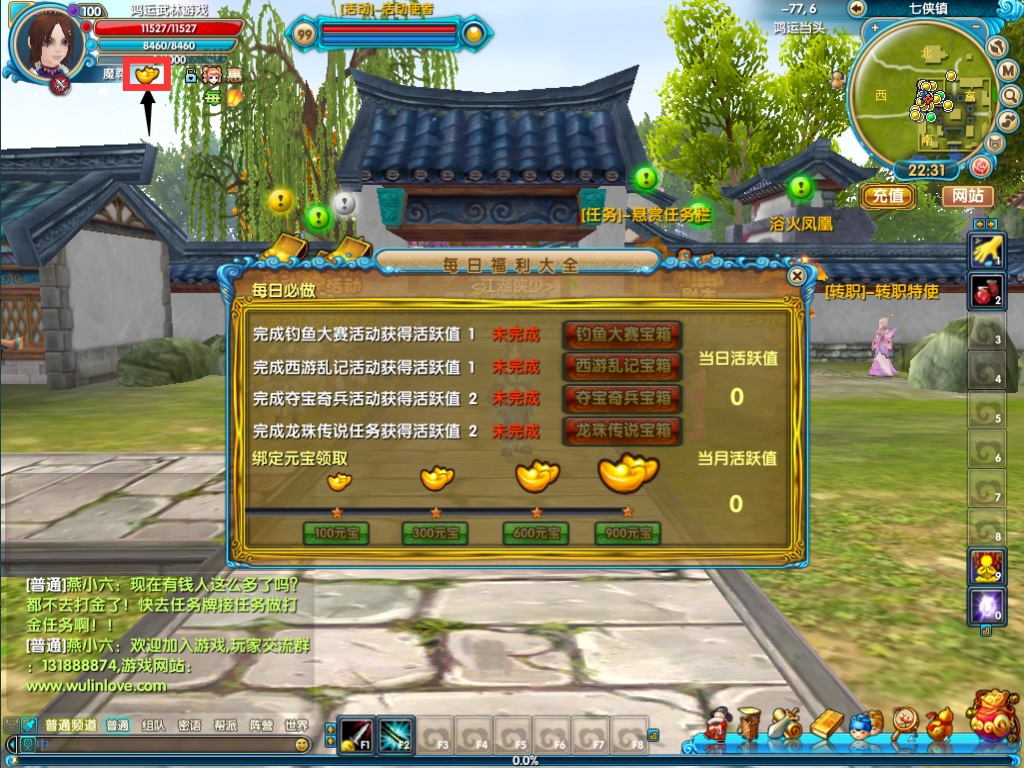Collect the 900元宝 reward
This screenshot has width=1024, height=768.
(627, 534)
